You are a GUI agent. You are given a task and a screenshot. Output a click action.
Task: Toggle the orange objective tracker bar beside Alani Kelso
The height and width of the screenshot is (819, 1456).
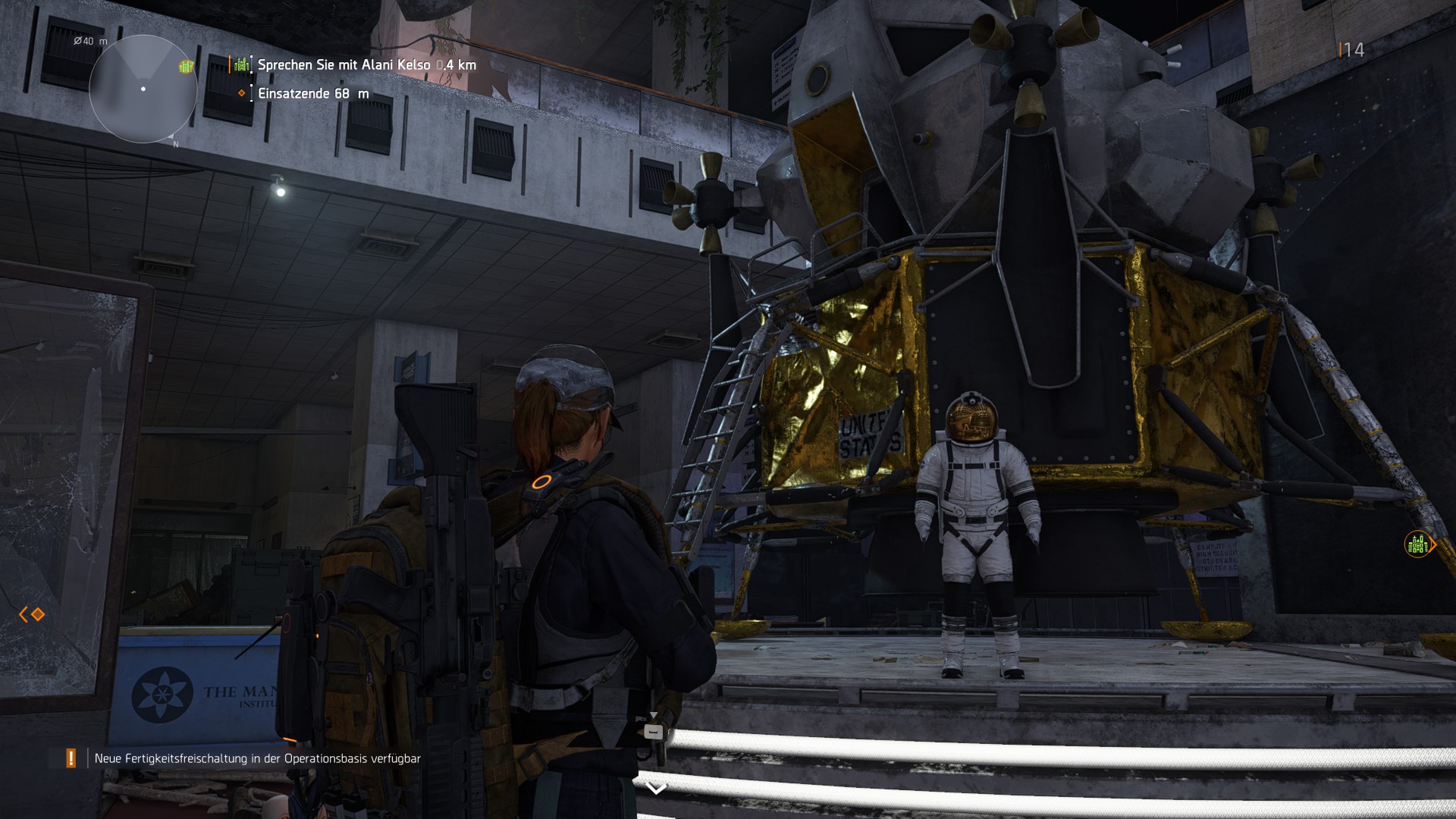point(230,66)
